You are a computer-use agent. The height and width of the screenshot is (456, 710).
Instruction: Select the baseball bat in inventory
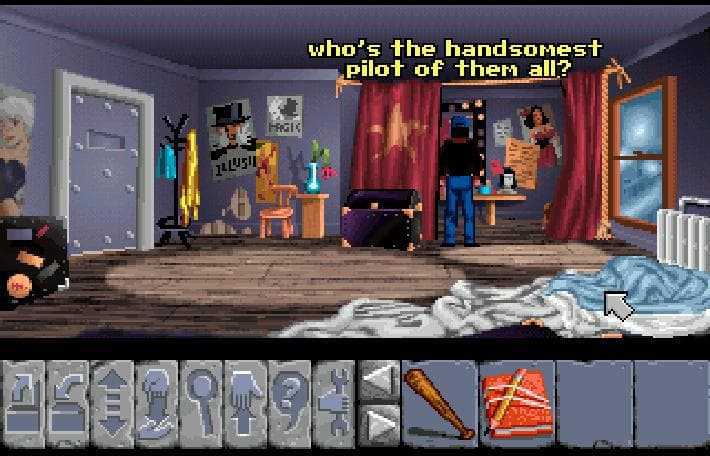438,400
